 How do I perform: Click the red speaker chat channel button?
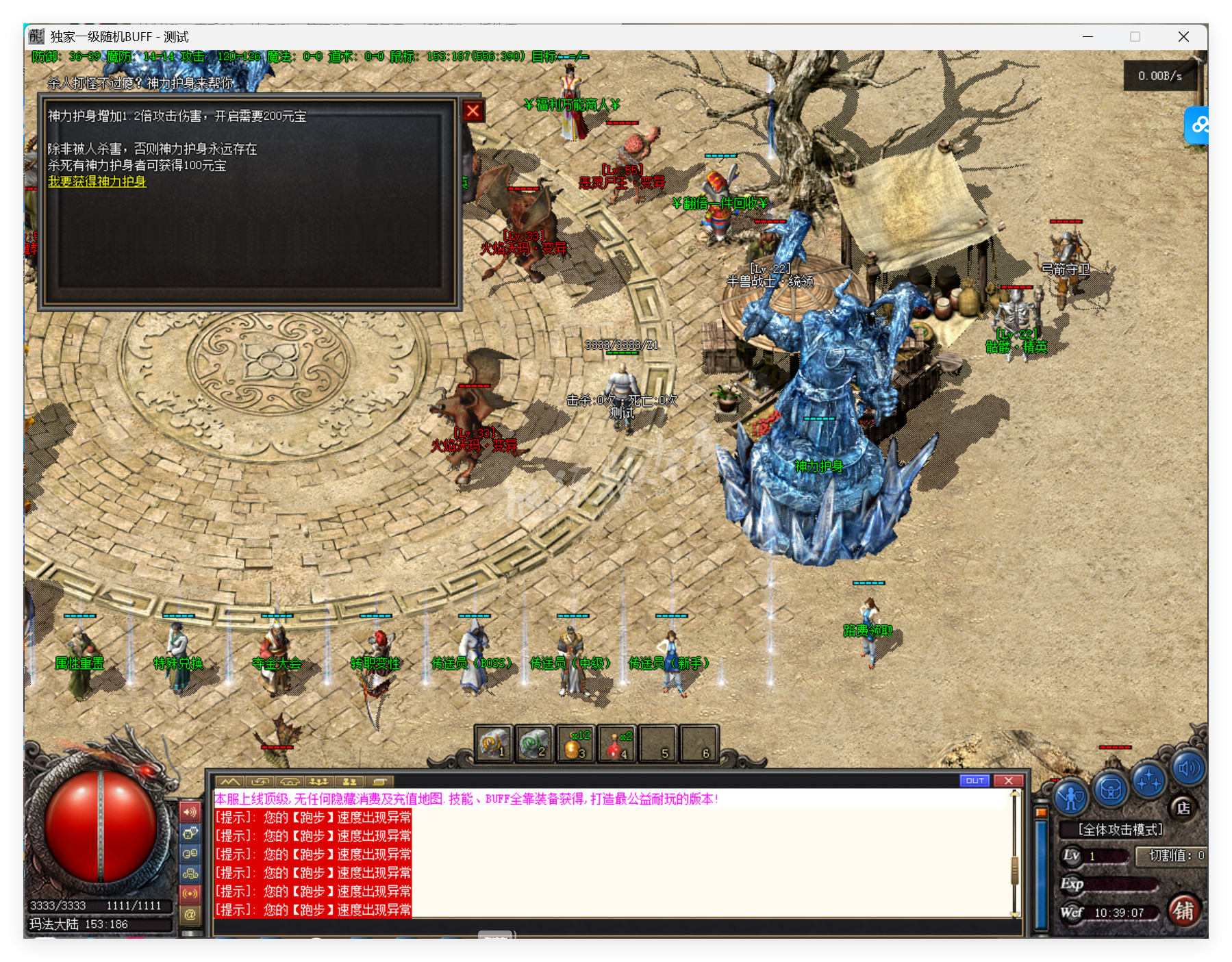pos(190,812)
